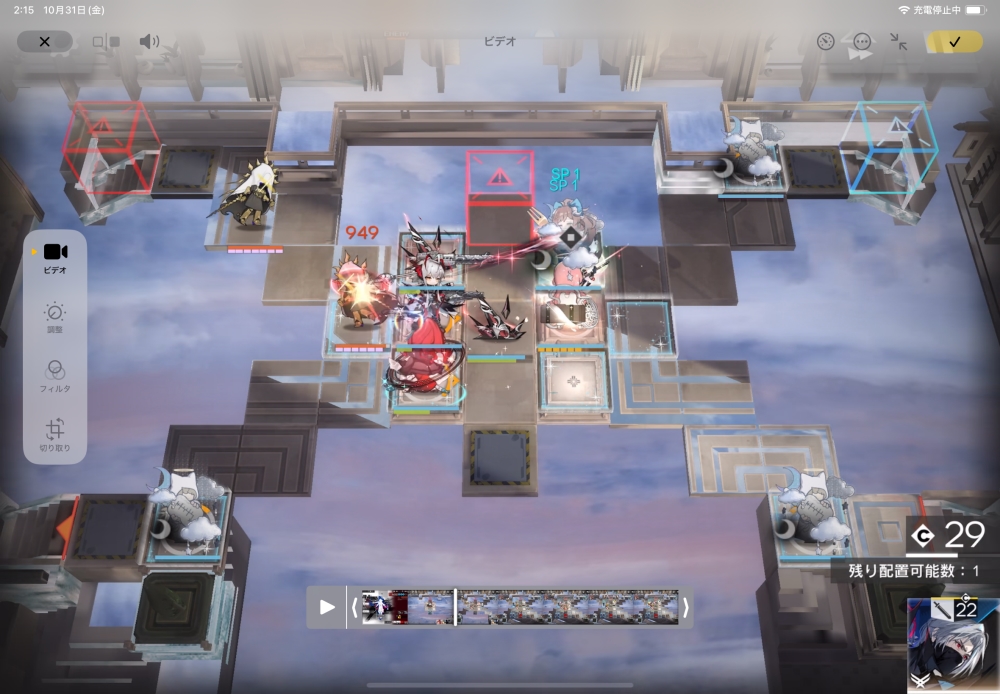Cancel editing with the X button
This screenshot has height=694, width=1000.
[x=44, y=42]
